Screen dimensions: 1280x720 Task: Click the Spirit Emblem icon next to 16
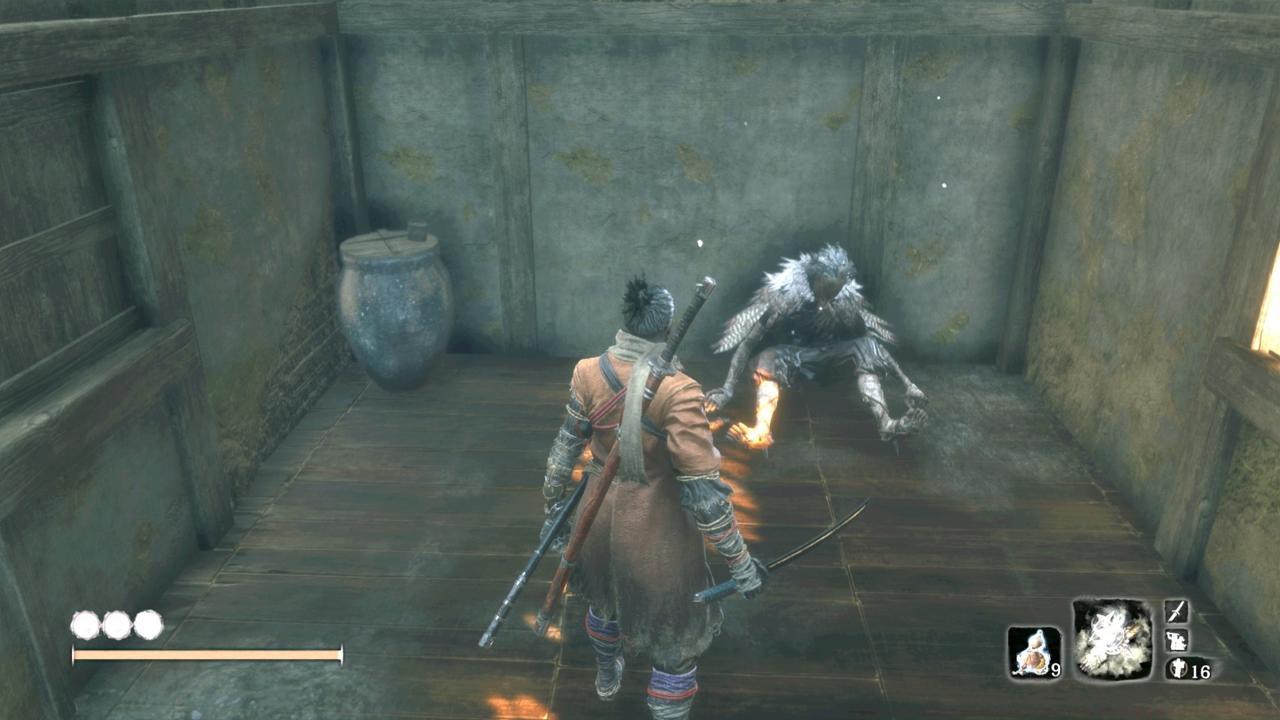[1177, 668]
